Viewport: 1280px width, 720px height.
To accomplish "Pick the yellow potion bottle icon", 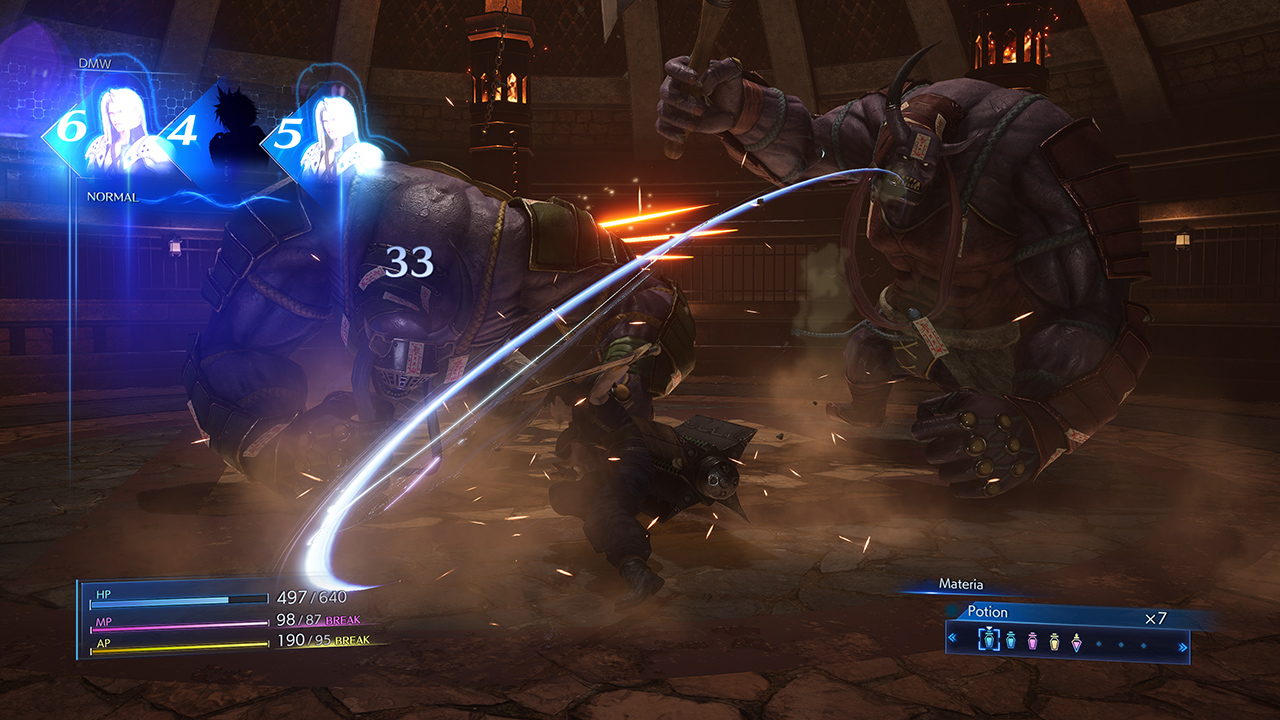I will (x=1054, y=642).
